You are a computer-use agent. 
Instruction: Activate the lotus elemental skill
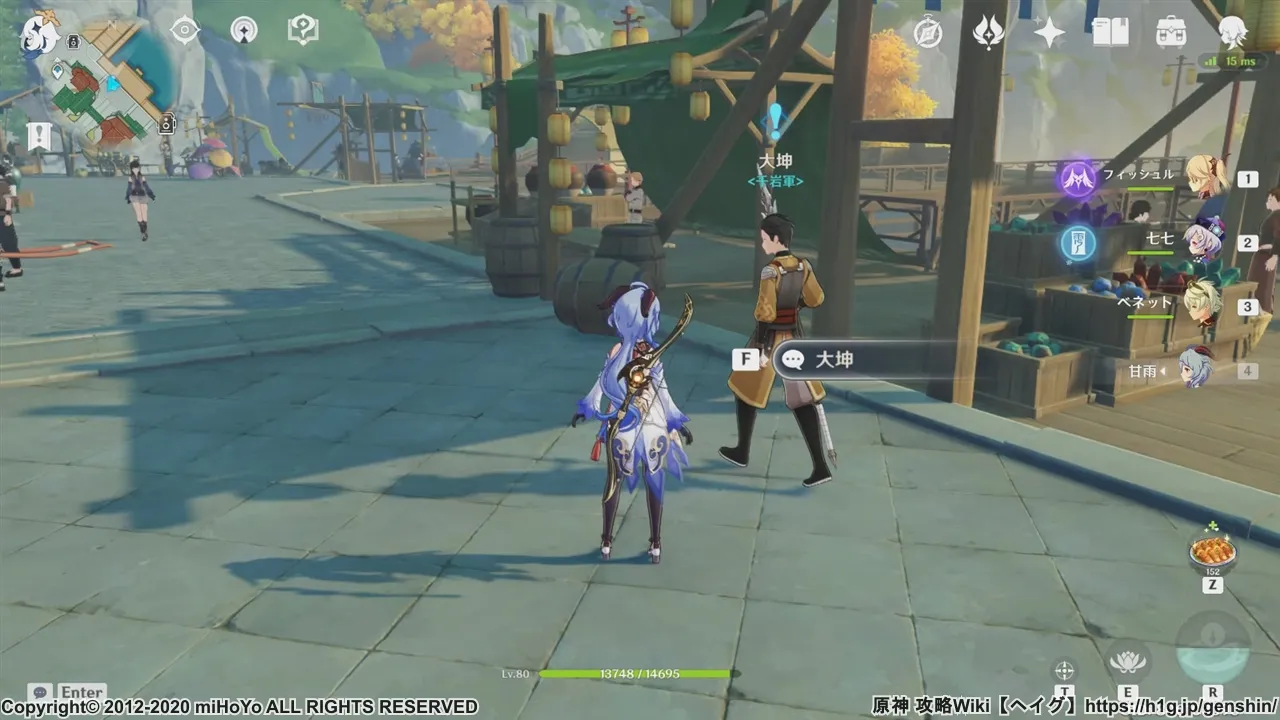coord(1128,659)
